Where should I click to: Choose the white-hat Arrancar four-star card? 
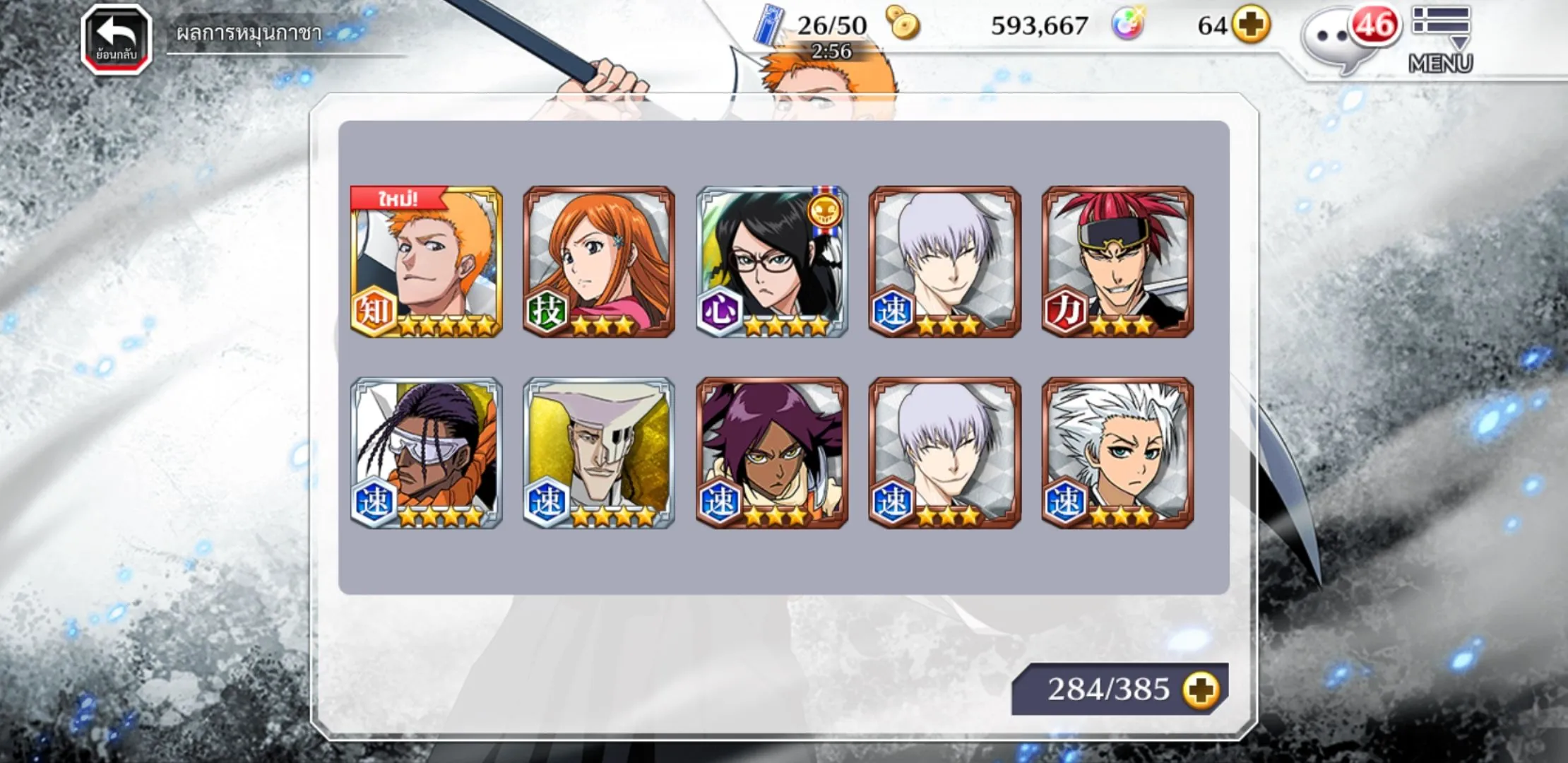[599, 453]
